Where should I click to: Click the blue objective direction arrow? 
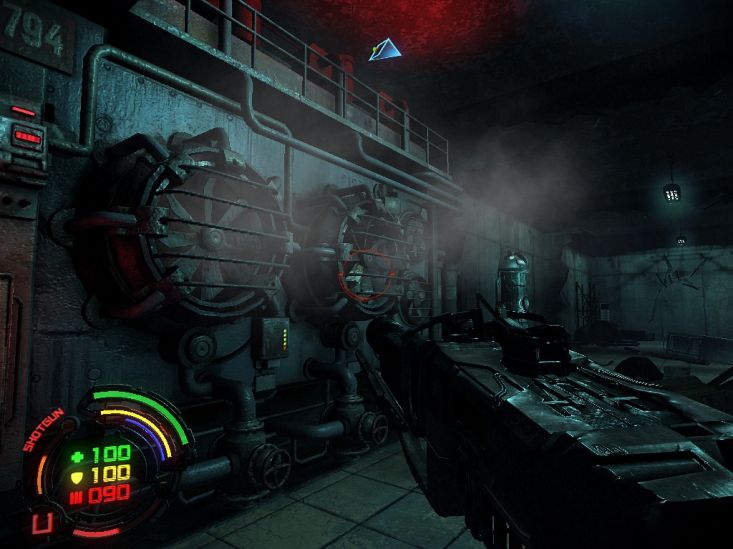(384, 48)
